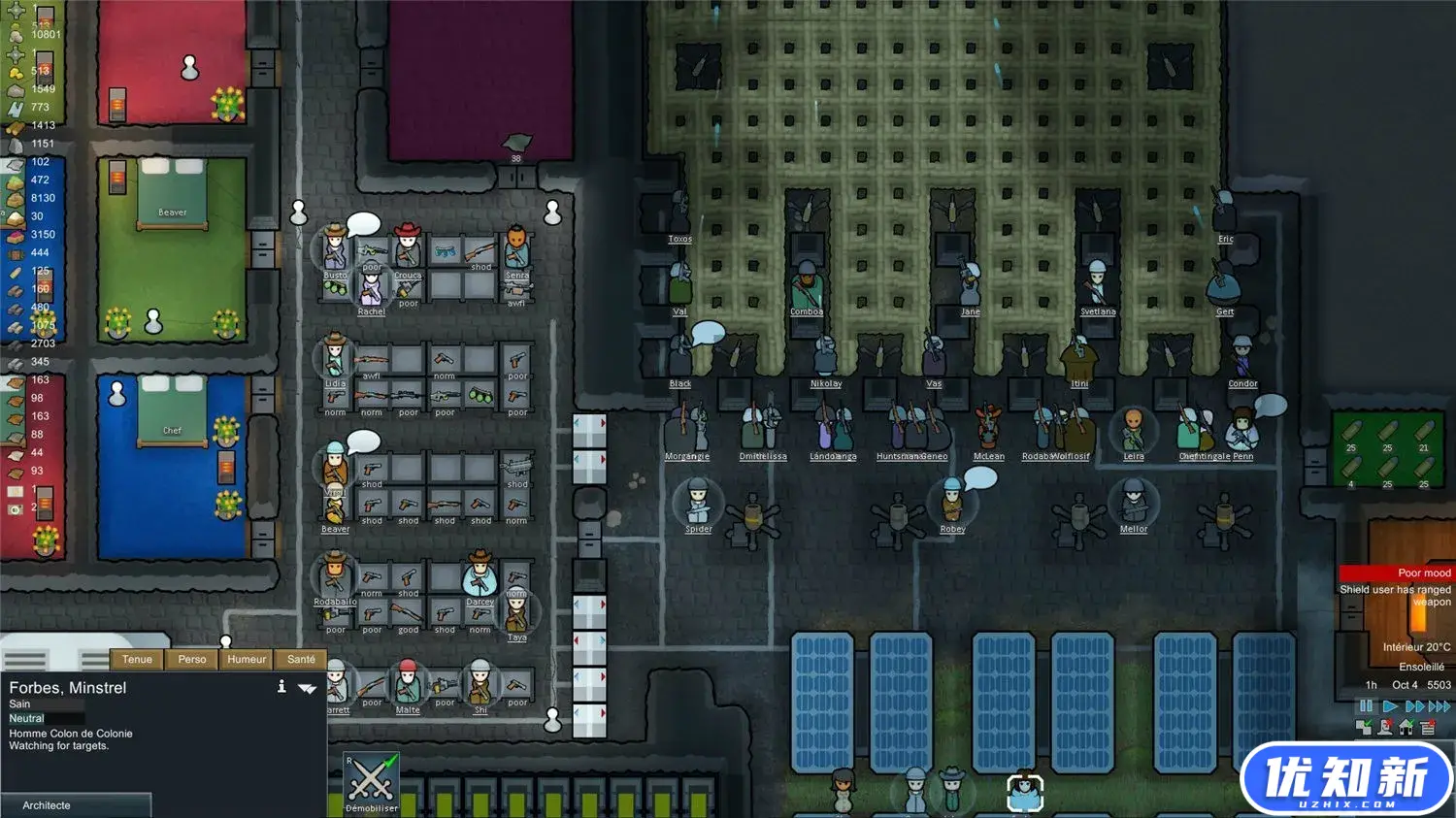The image size is (1456, 818).
Task: Toggle the figure icon with red mark
Action: point(1385,727)
